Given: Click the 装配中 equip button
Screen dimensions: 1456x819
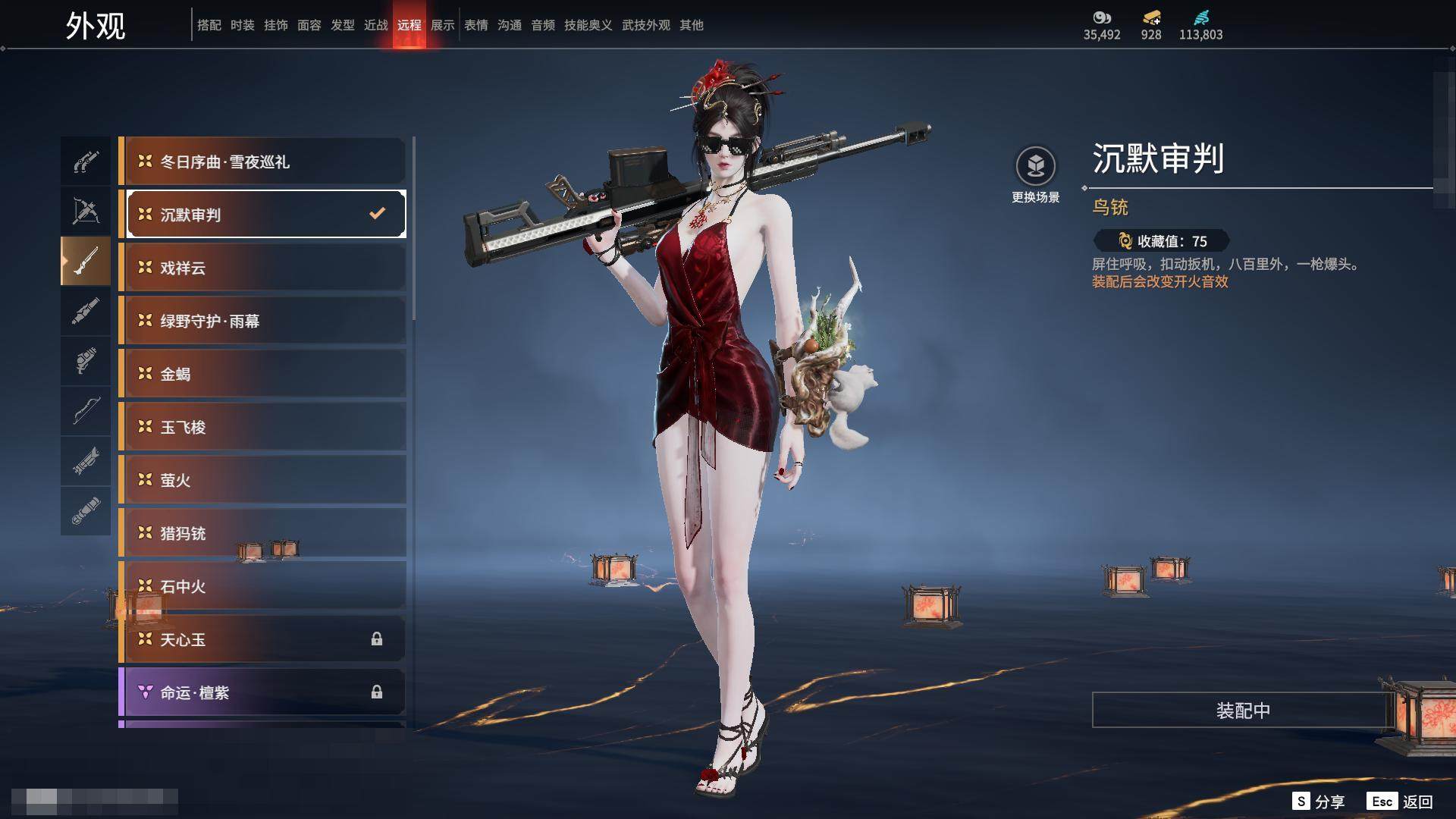Looking at the screenshot, I should (1243, 711).
